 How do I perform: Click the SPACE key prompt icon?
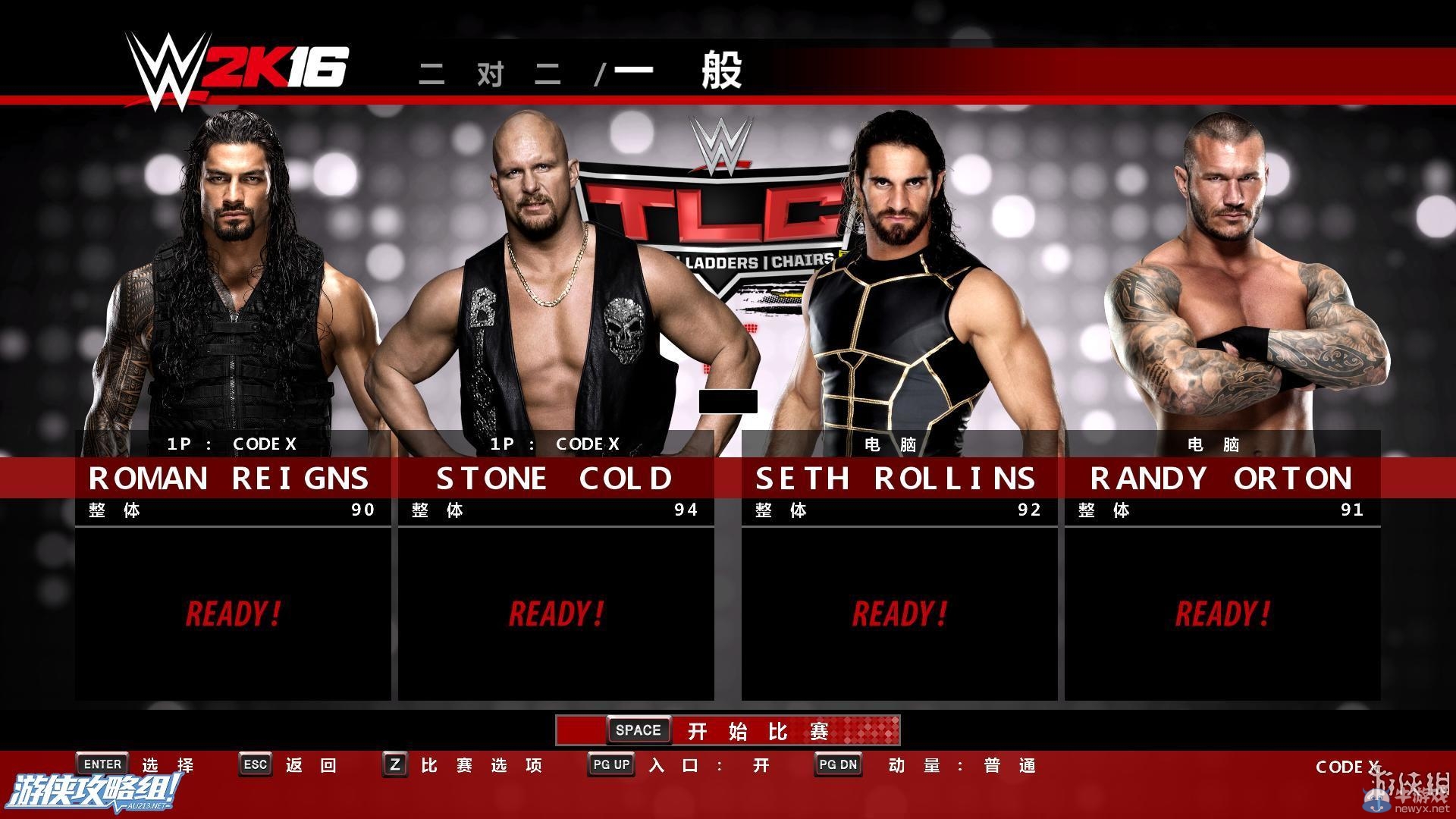click(638, 730)
